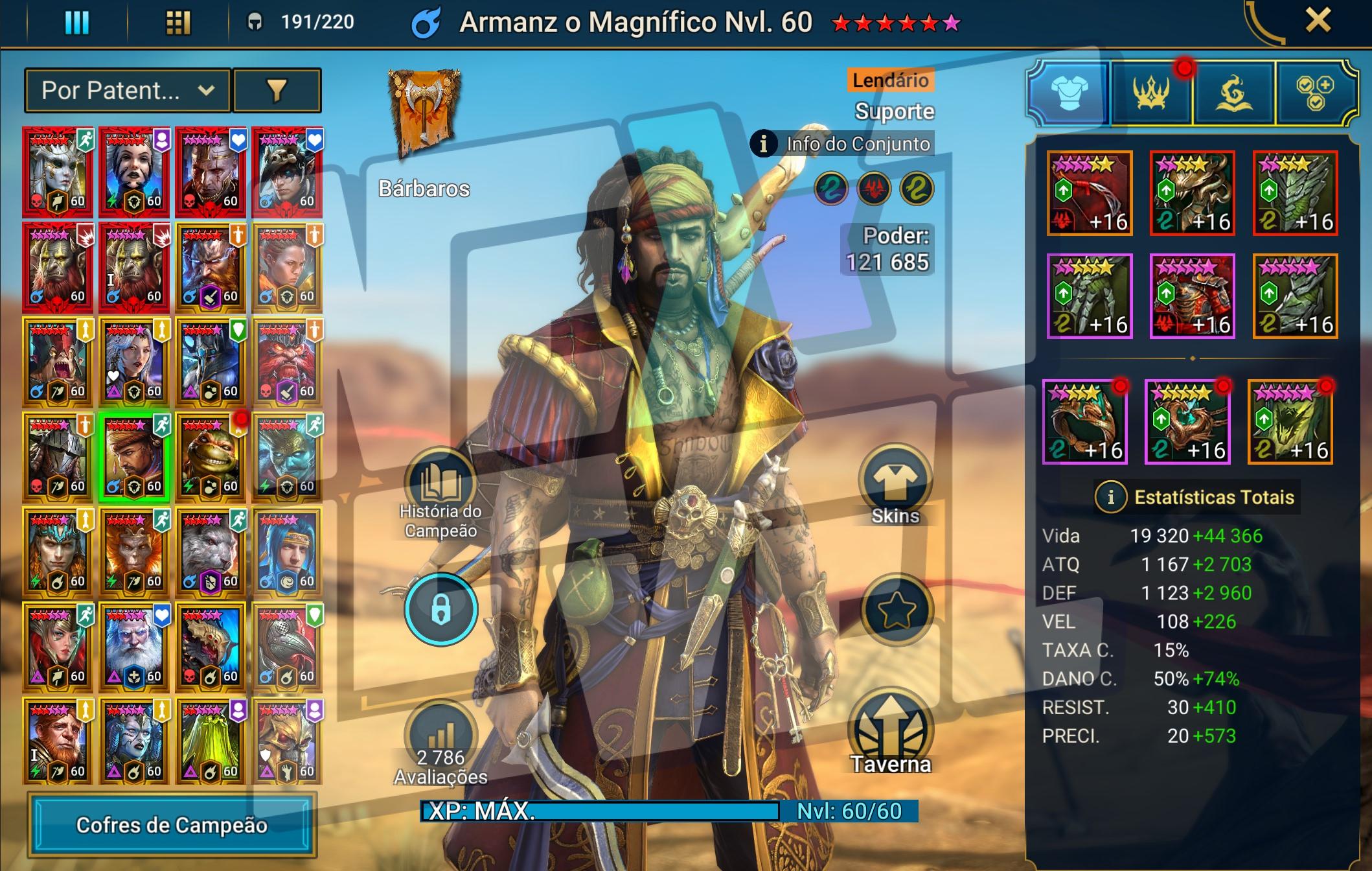The image size is (1372, 871).
Task: Toggle the champion lock button
Action: pos(440,609)
